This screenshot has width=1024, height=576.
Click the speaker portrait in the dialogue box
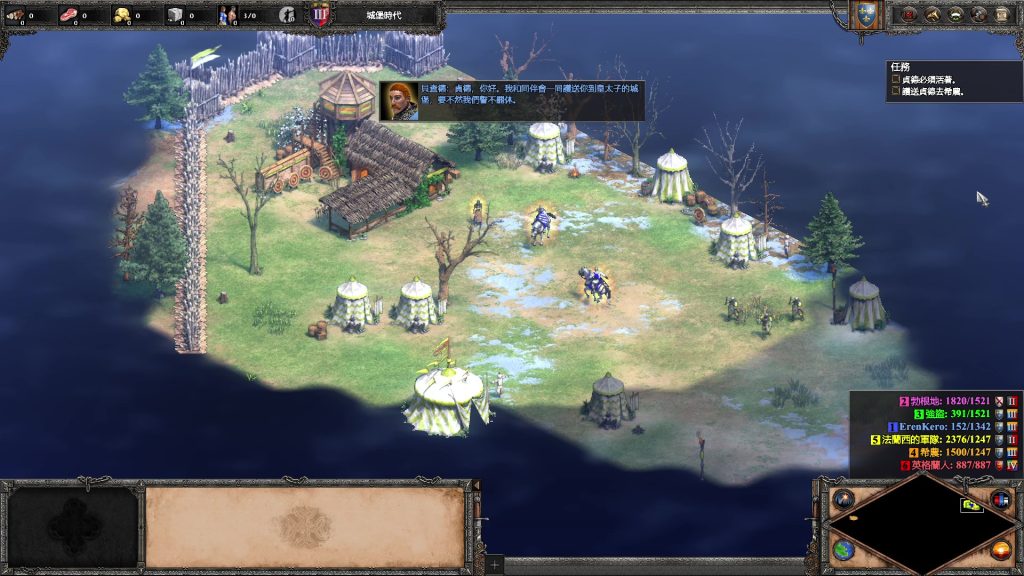click(x=399, y=101)
